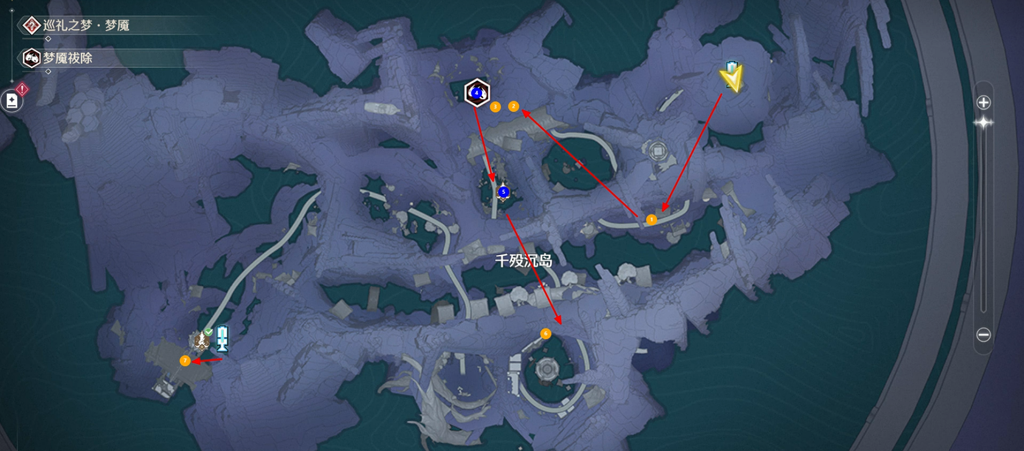Screen dimensions: 1024x451
Task: Choose the teleport beacon marker near the boss icon
Action: click(x=222, y=338)
